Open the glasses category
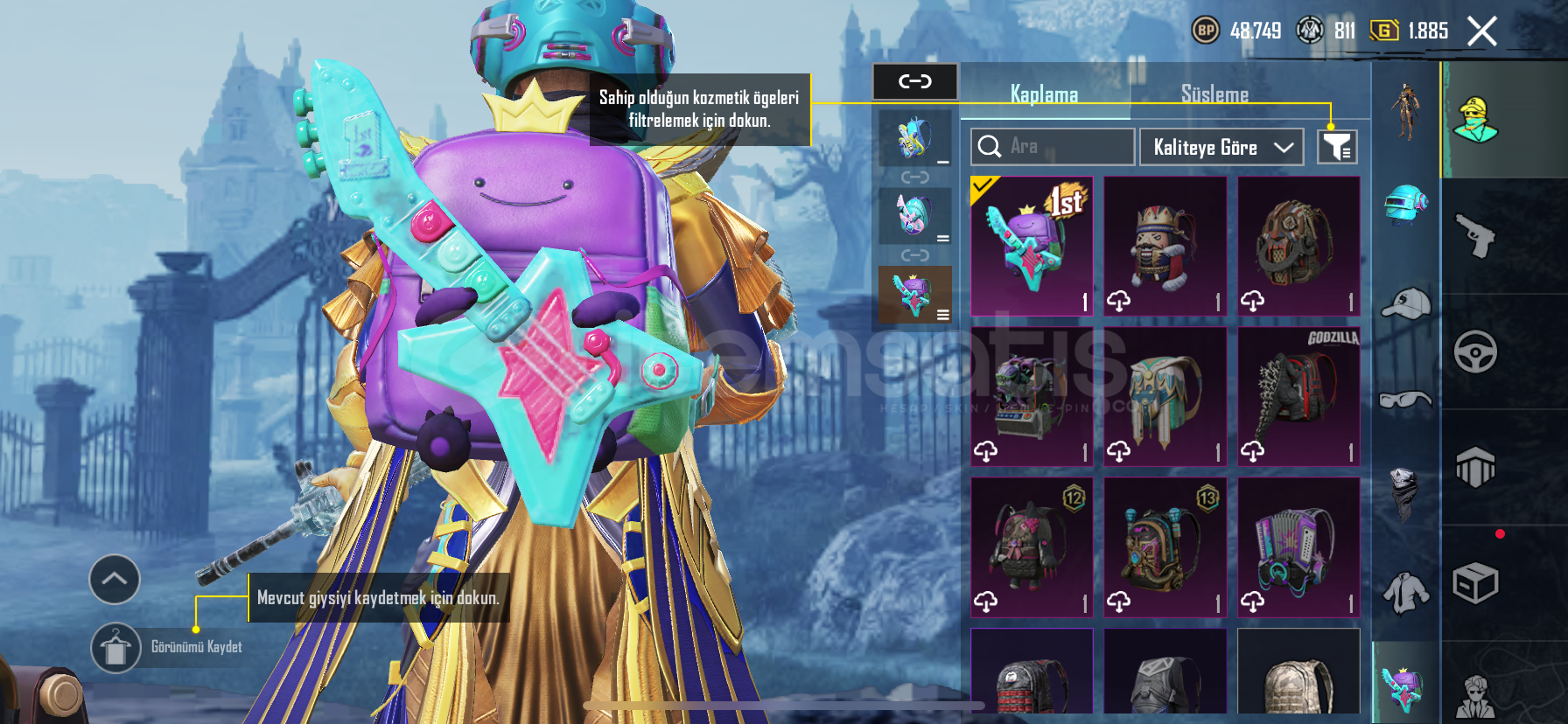This screenshot has width=1568, height=724. 1405,400
